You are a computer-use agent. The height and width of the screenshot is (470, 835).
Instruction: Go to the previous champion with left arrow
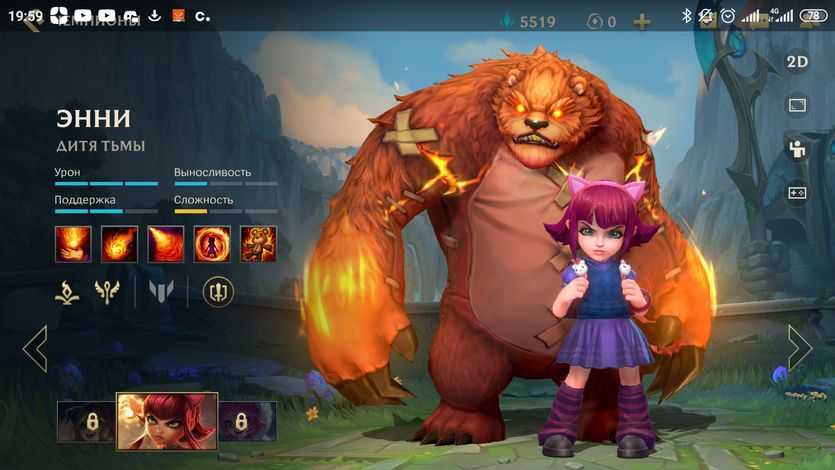click(35, 348)
